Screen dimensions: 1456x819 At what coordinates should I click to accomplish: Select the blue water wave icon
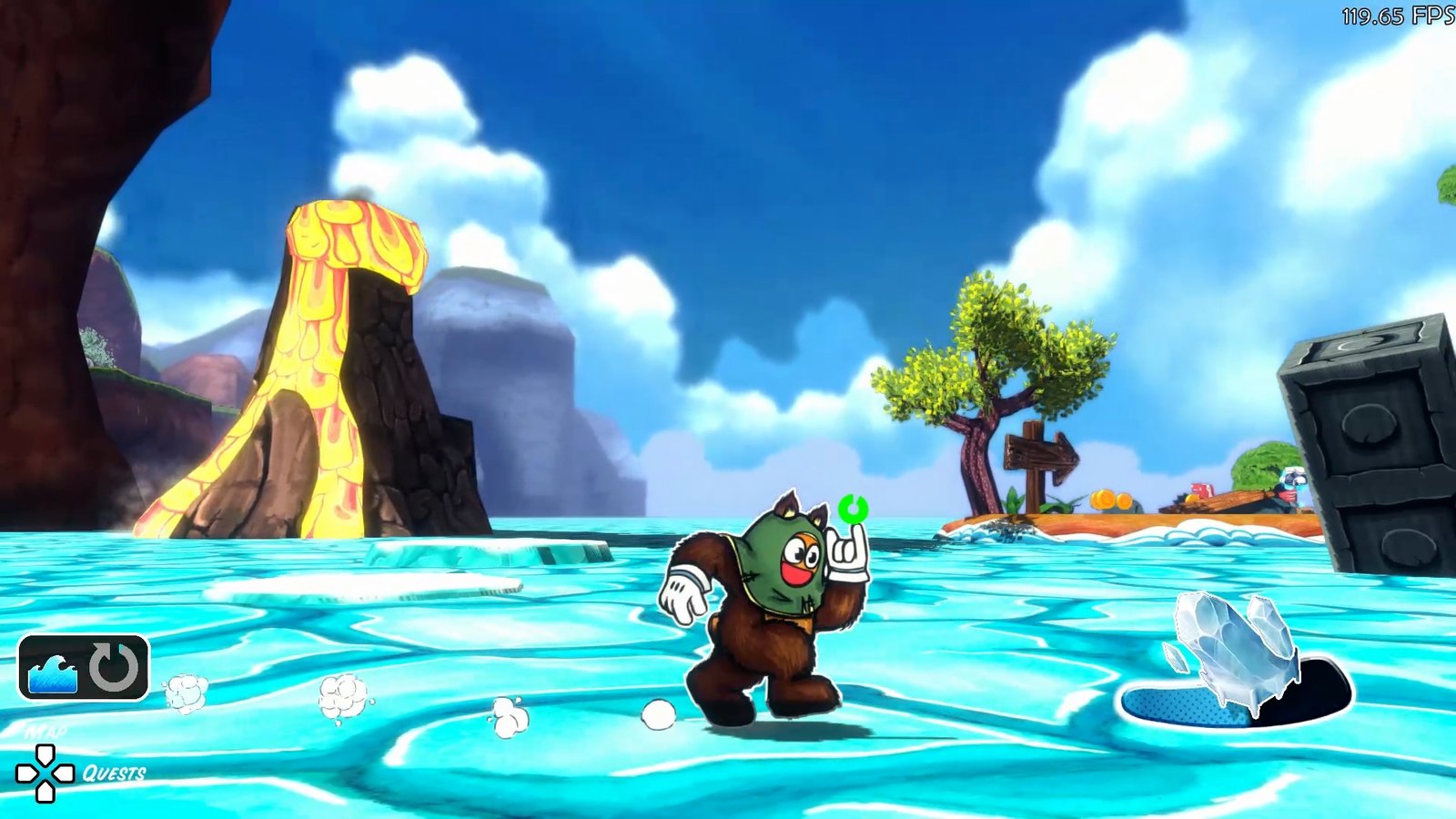pos(53,672)
